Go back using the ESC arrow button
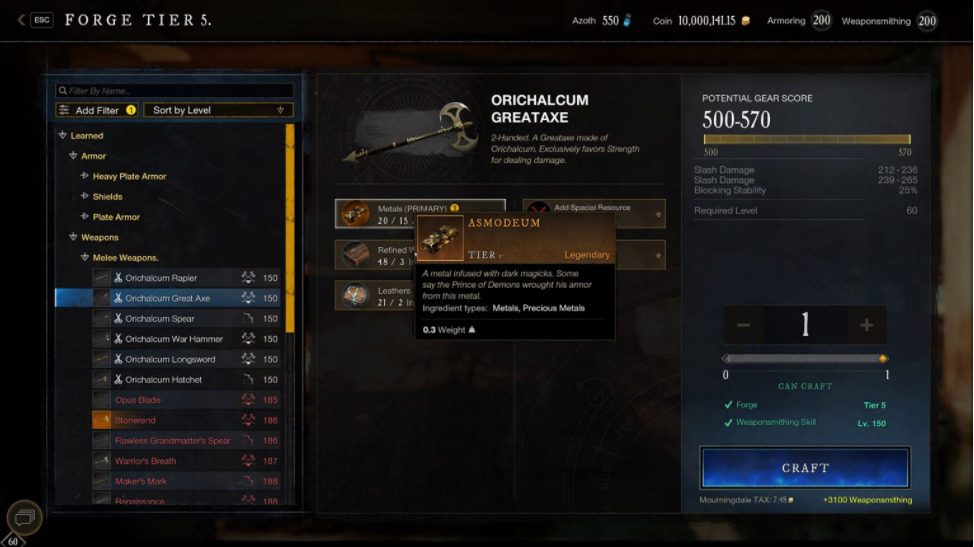Screen dimensions: 974x547 pos(22,20)
